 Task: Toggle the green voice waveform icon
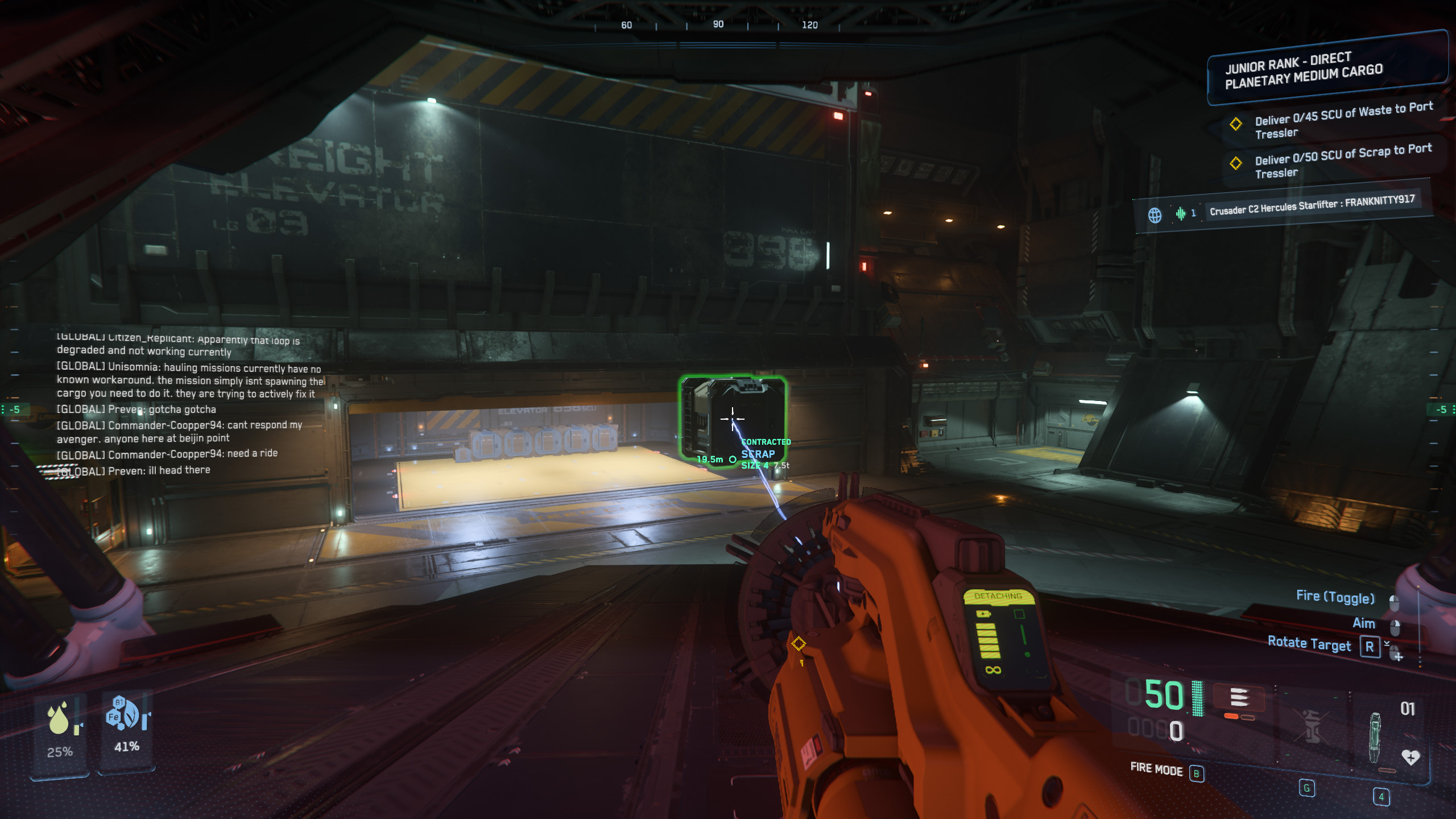(x=1181, y=213)
